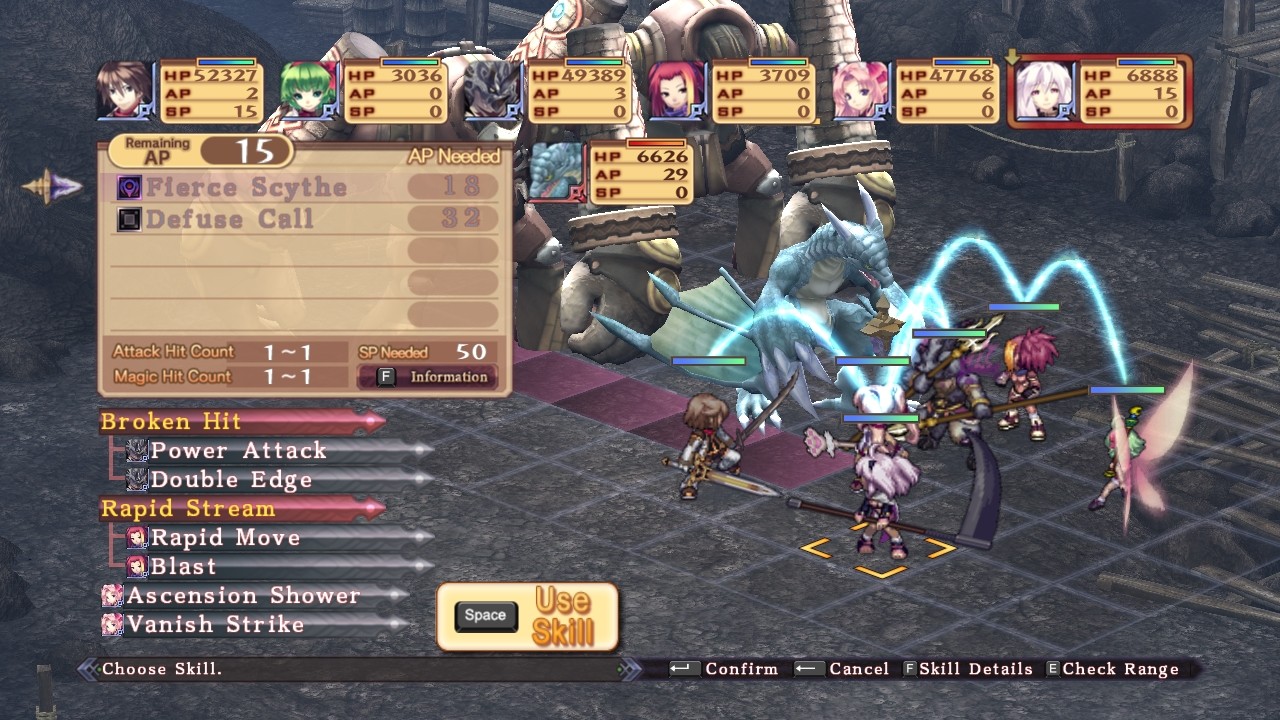Click the icon next to Ascension Shower
This screenshot has height=720, width=1280.
(113, 595)
